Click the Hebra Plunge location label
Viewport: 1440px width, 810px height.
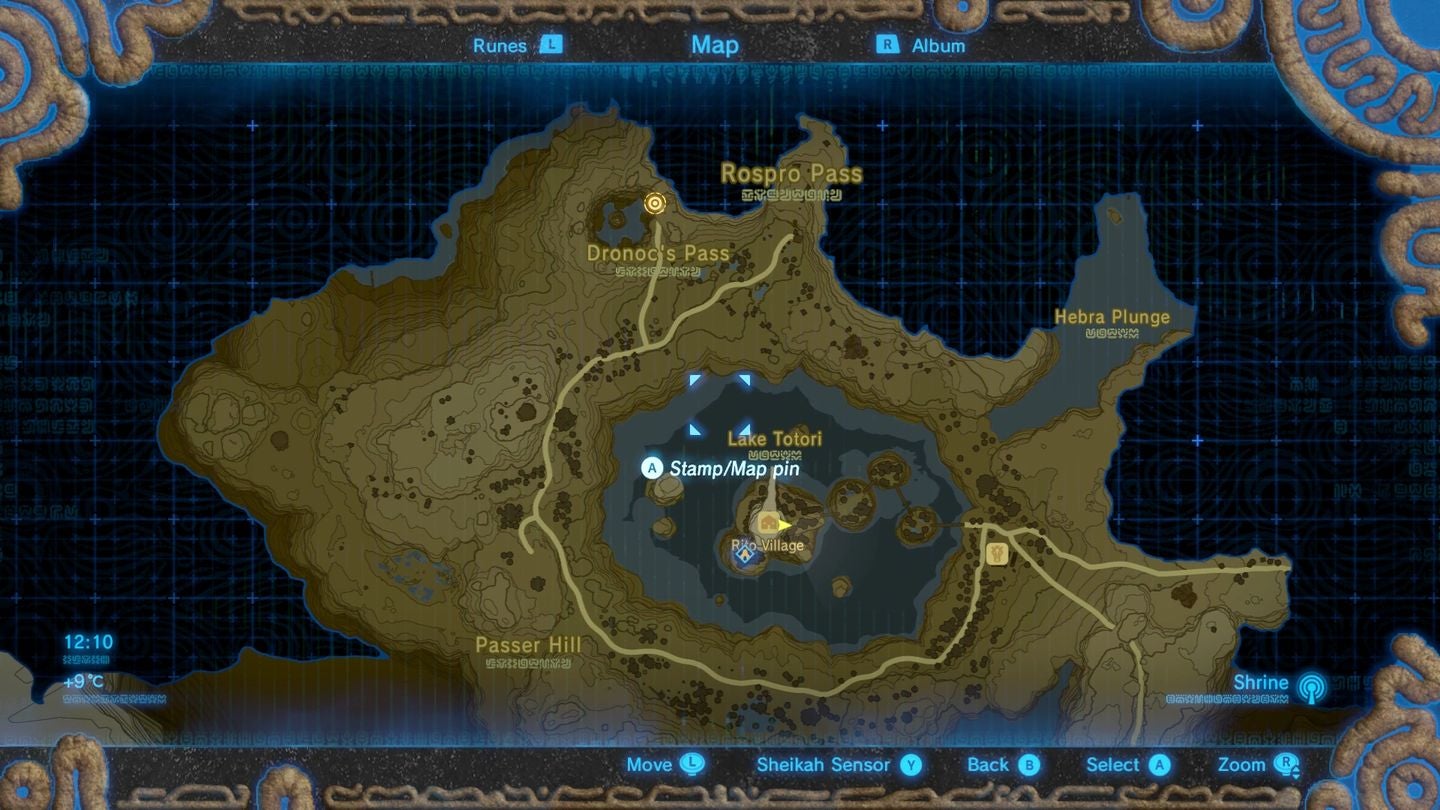coord(1112,316)
